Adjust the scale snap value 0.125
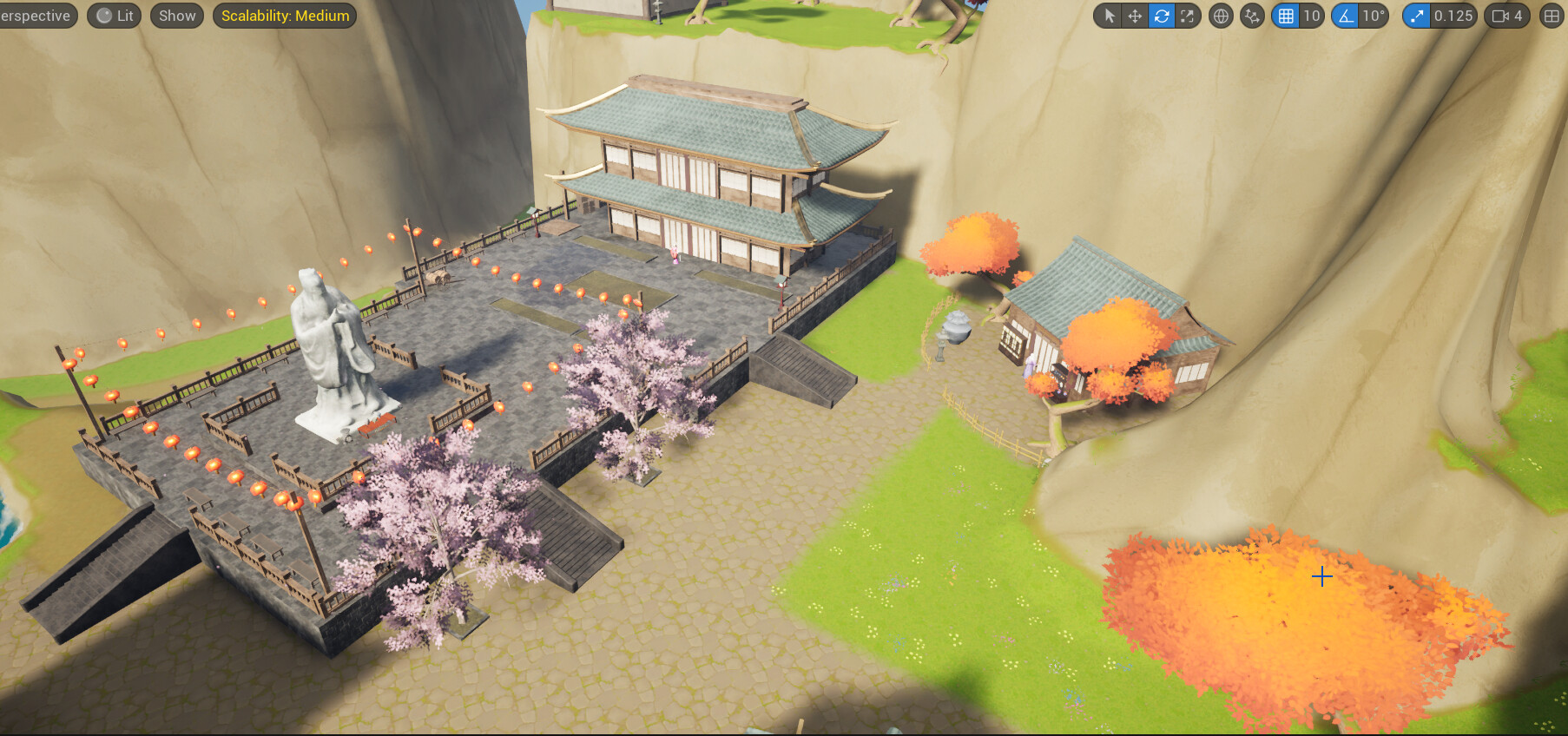The image size is (1568, 736). (1454, 16)
